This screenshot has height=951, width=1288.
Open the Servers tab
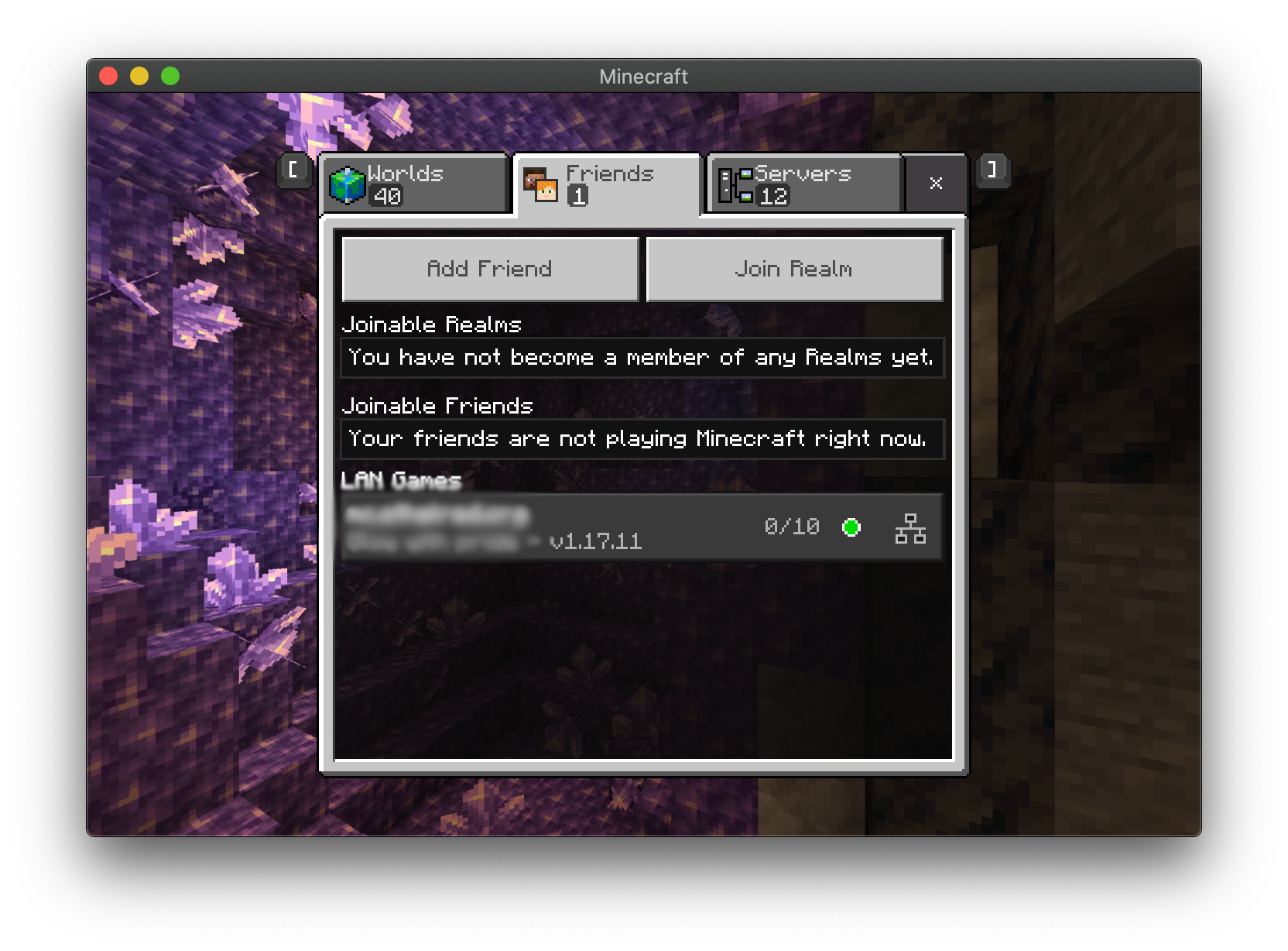click(805, 184)
